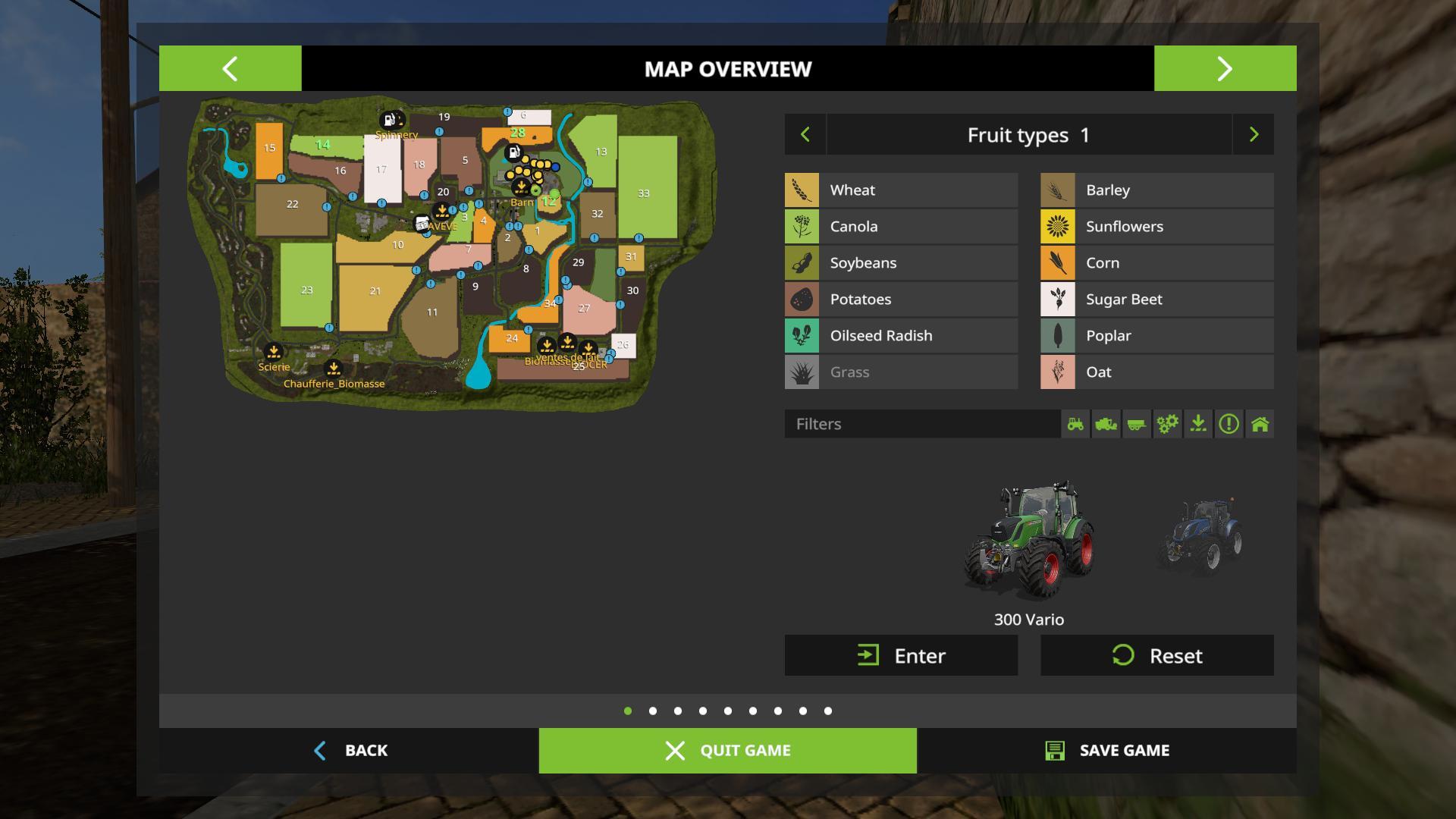1456x819 pixels.
Task: Toggle the Sunflowers fruit type filter
Action: point(1156,227)
